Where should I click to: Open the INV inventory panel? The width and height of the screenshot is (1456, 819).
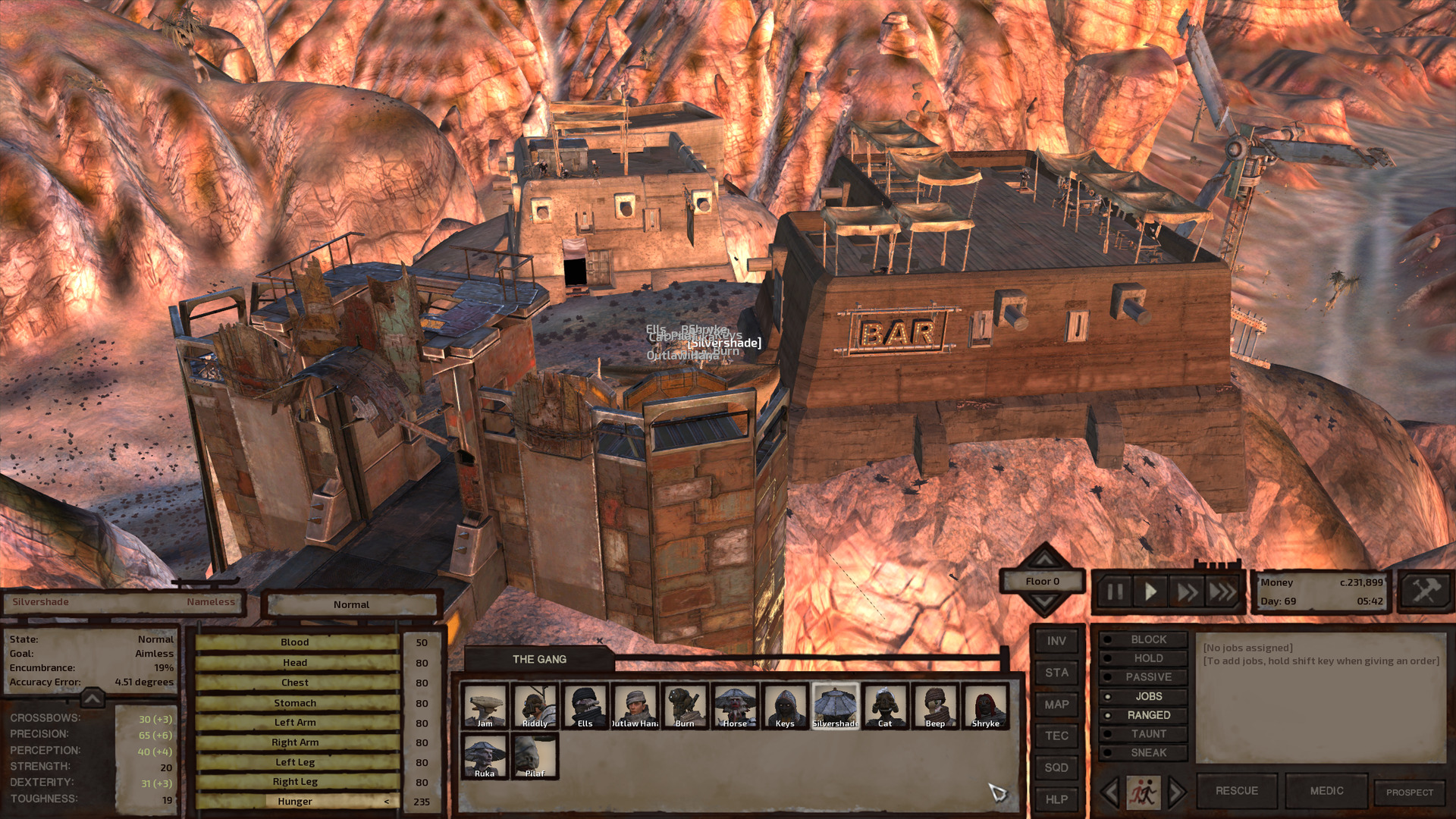1056,640
